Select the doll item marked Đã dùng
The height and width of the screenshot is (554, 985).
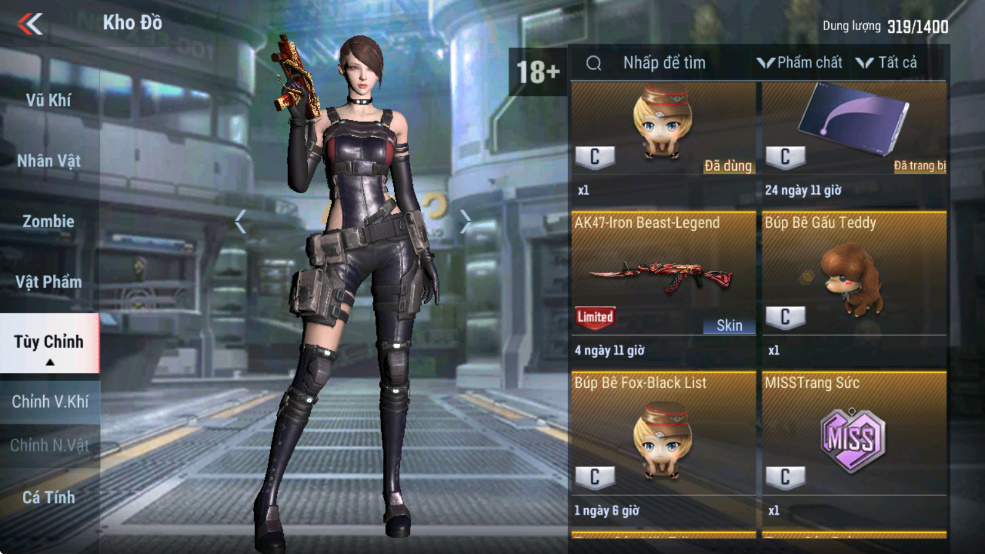[663, 128]
